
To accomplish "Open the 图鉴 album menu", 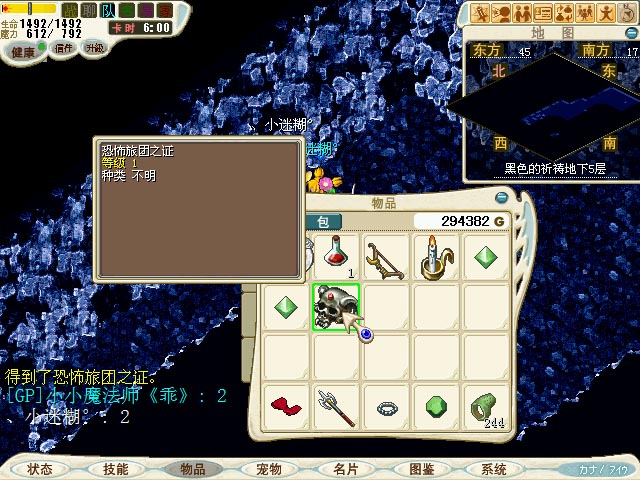I will [x=421, y=469].
